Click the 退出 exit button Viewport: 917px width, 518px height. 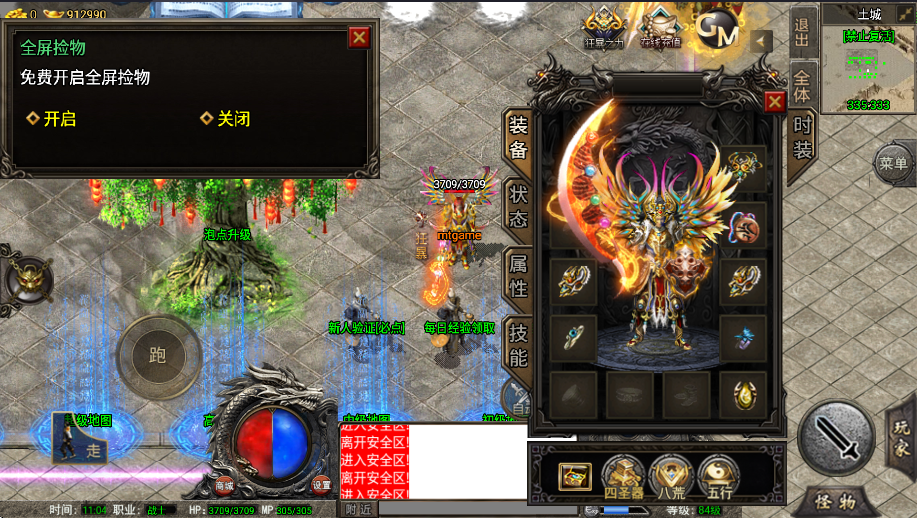click(802, 33)
